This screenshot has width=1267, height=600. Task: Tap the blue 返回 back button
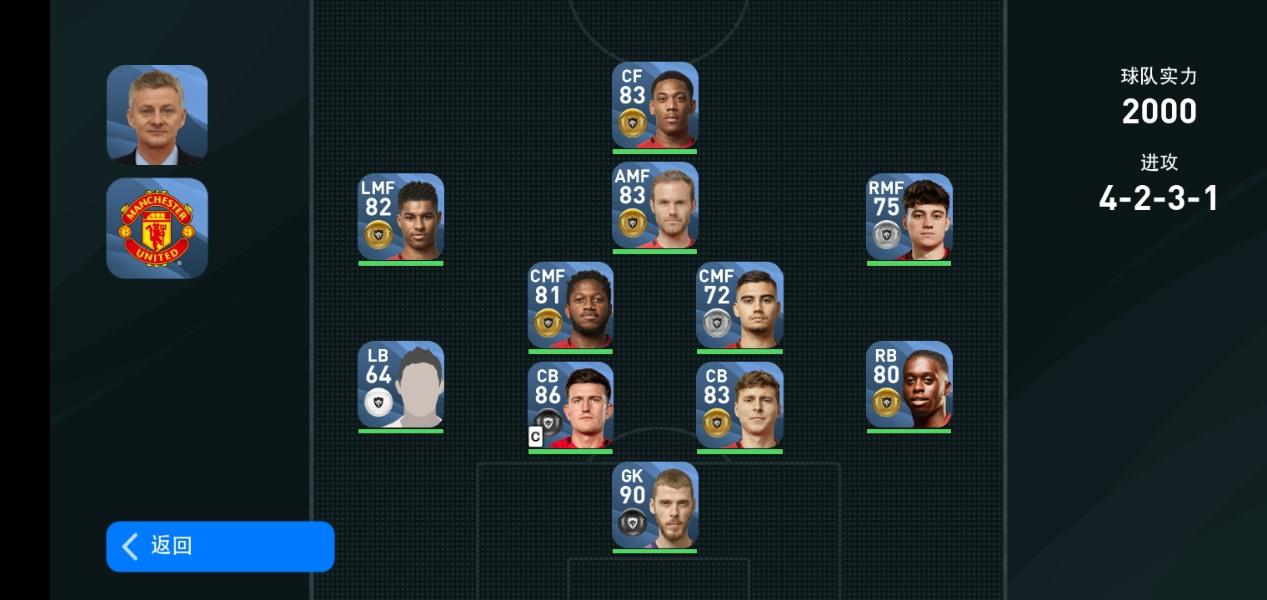click(x=220, y=546)
